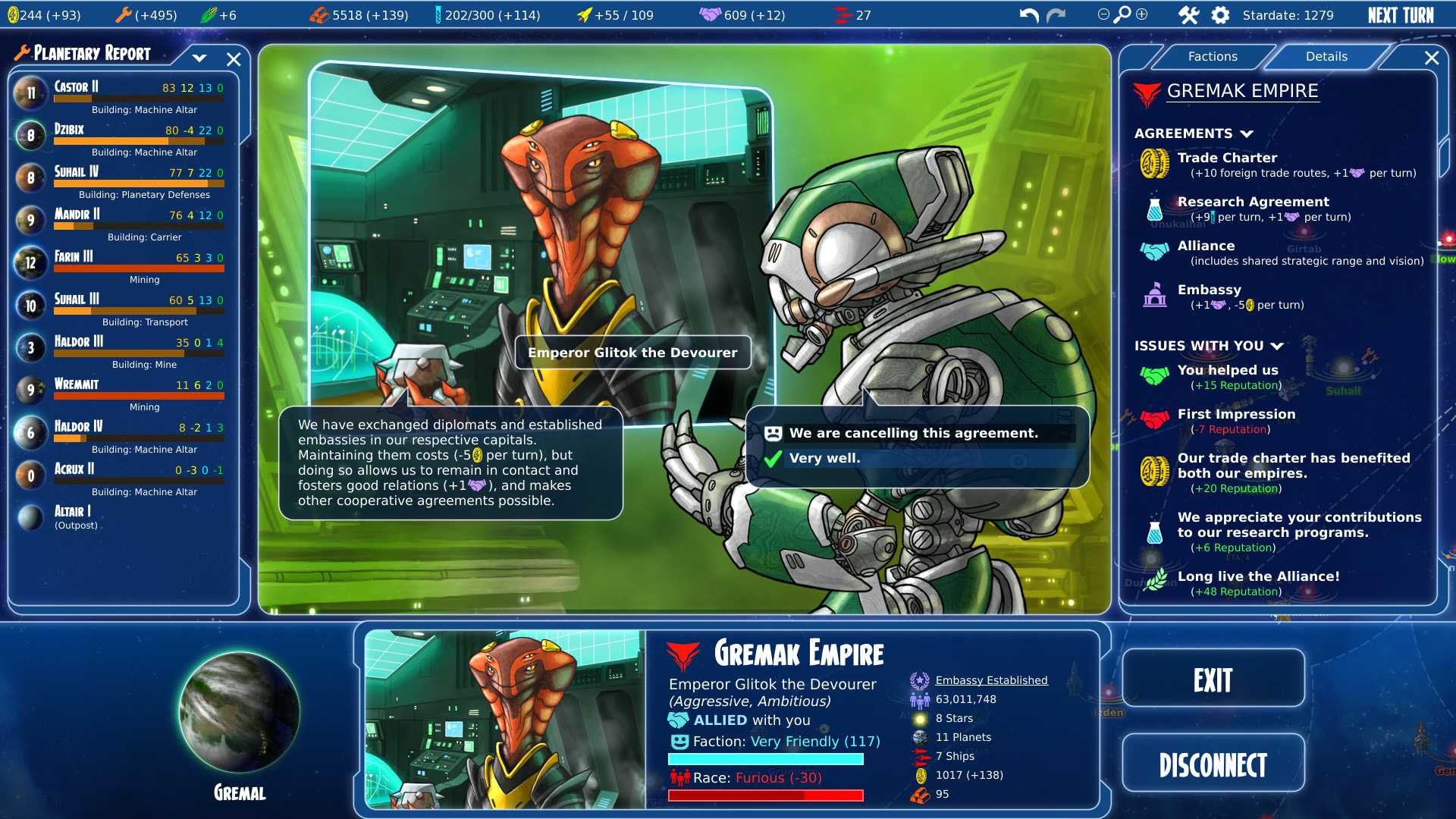
Task: Click the redo arrow in the top bar
Action: pyautogui.click(x=1054, y=14)
